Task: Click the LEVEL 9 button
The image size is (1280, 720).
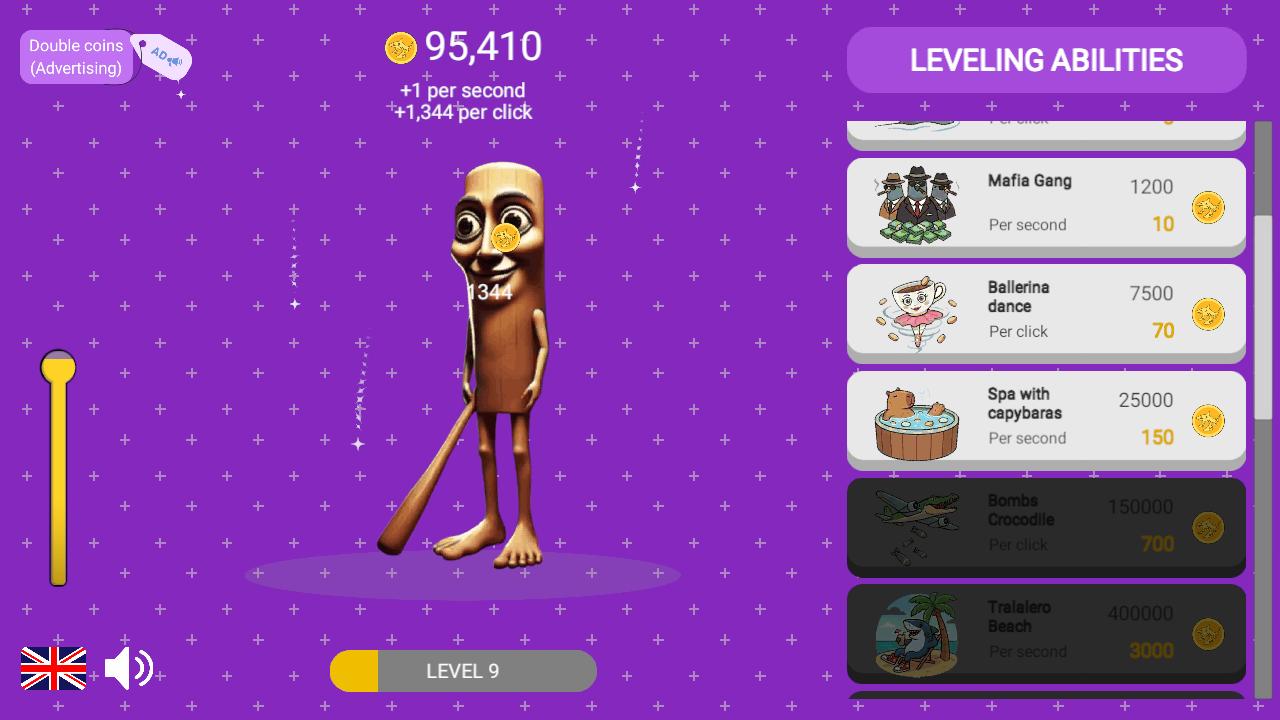Action: [463, 671]
